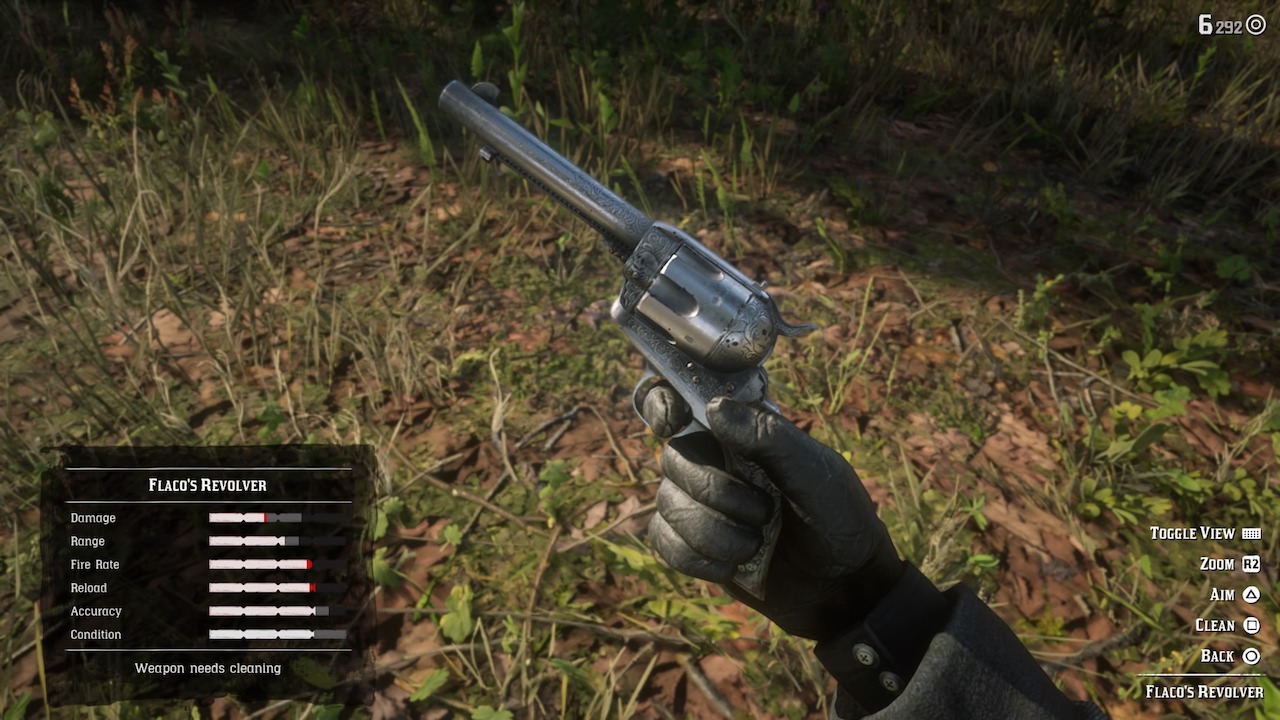This screenshot has width=1280, height=720.
Task: Click the Weapon needs cleaning notice
Action: coord(207,668)
